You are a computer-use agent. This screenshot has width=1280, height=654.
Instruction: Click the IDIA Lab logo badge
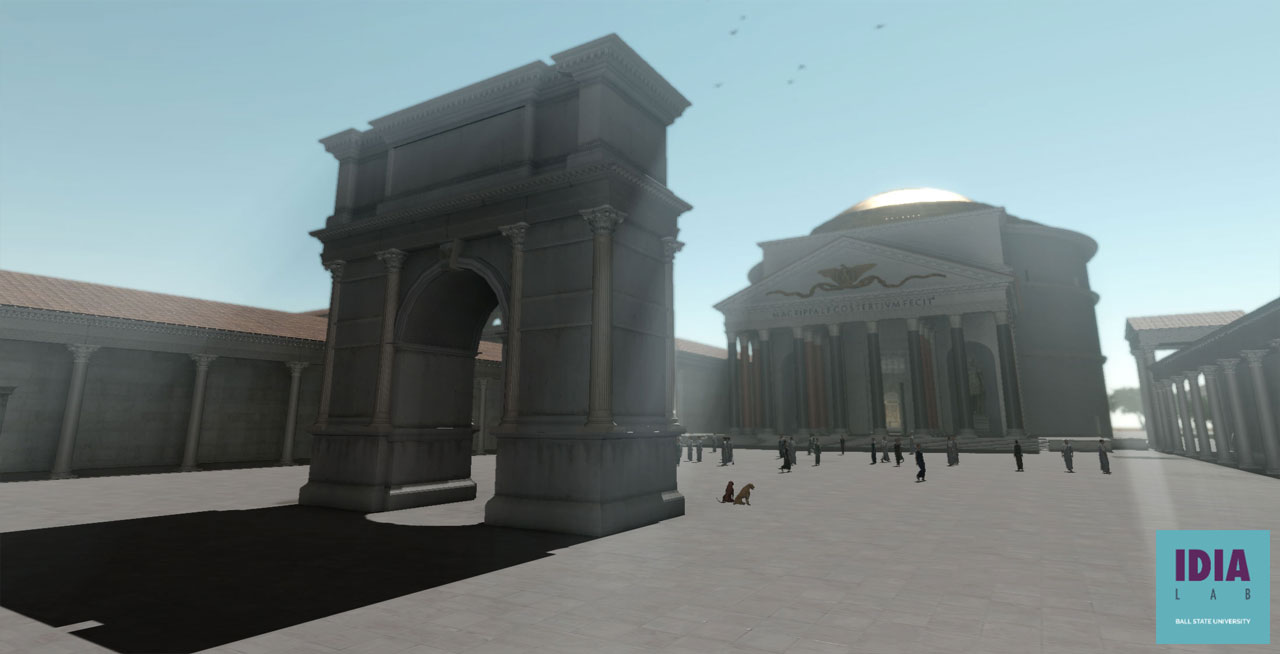click(x=1212, y=586)
